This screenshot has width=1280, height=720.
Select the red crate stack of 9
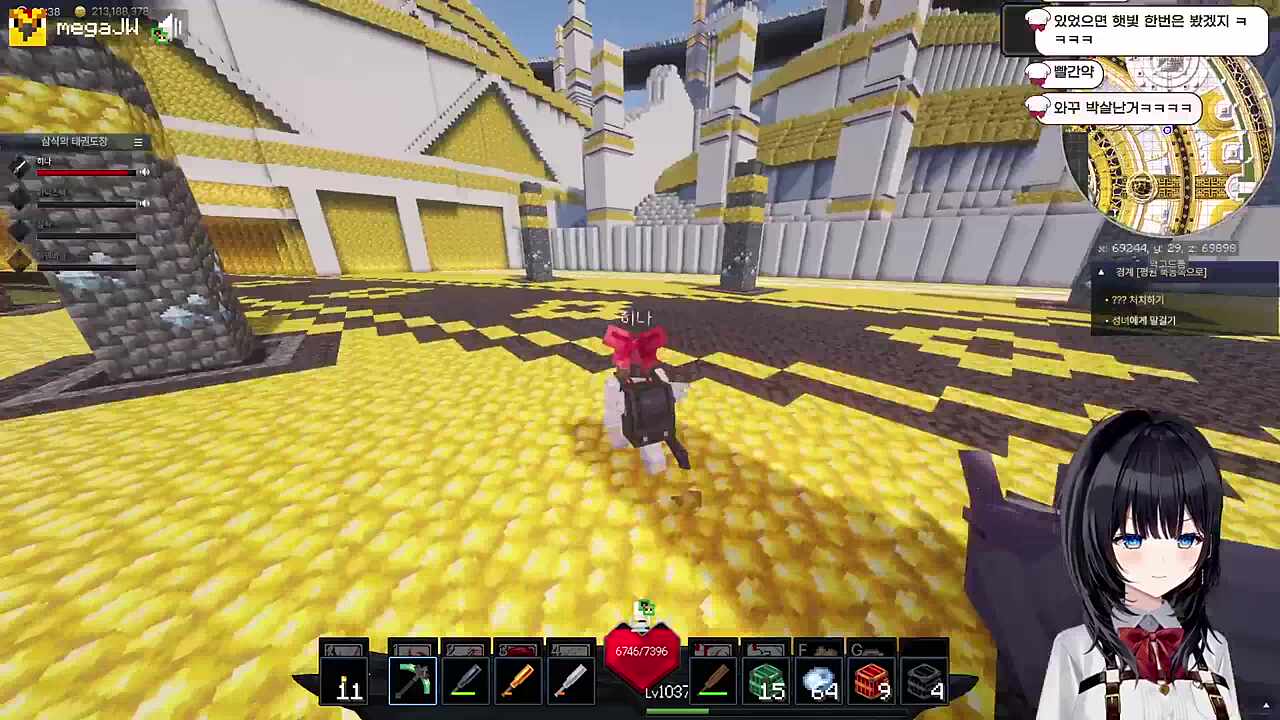click(872, 681)
